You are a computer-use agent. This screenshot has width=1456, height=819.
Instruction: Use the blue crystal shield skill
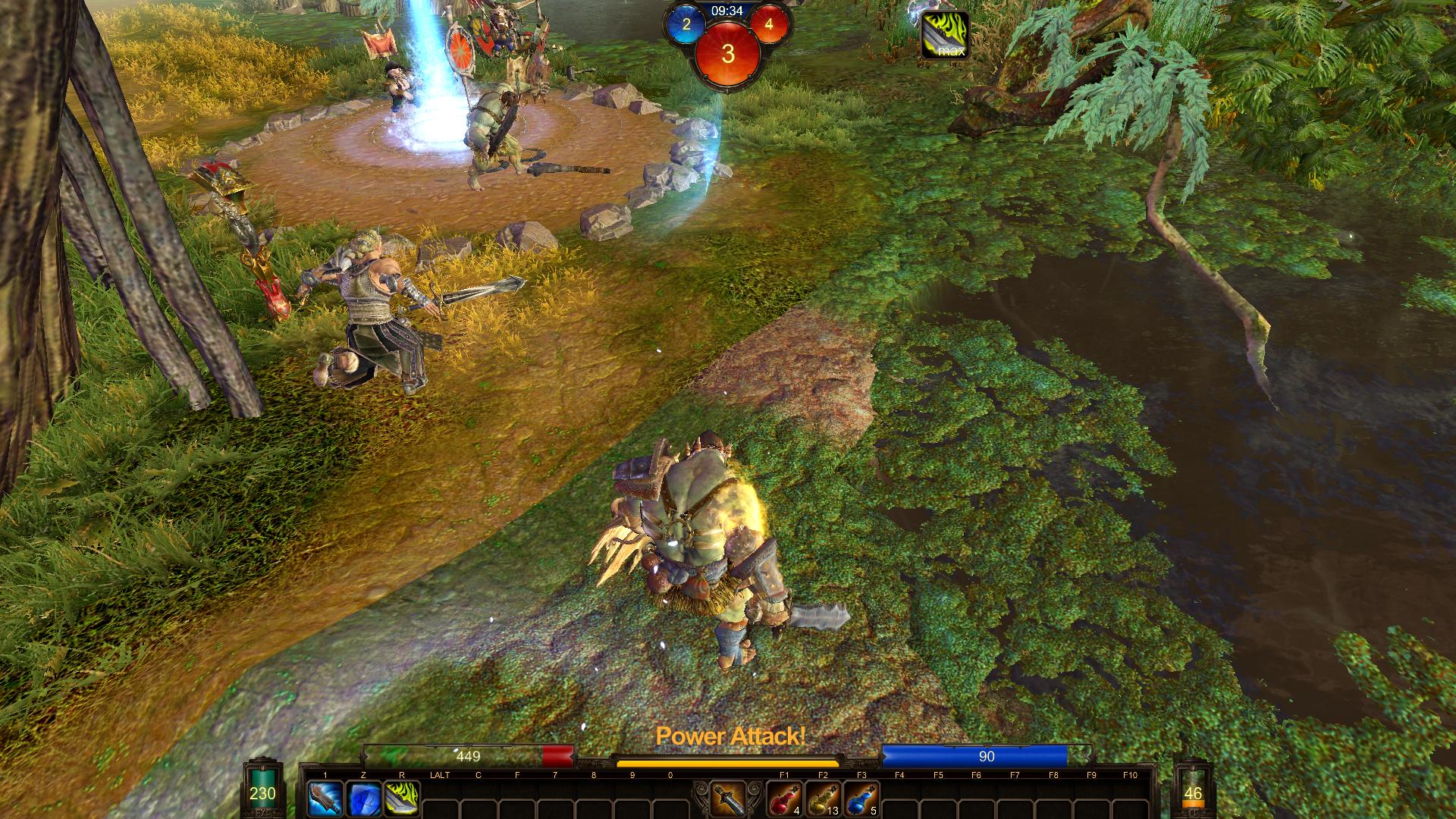(x=362, y=799)
